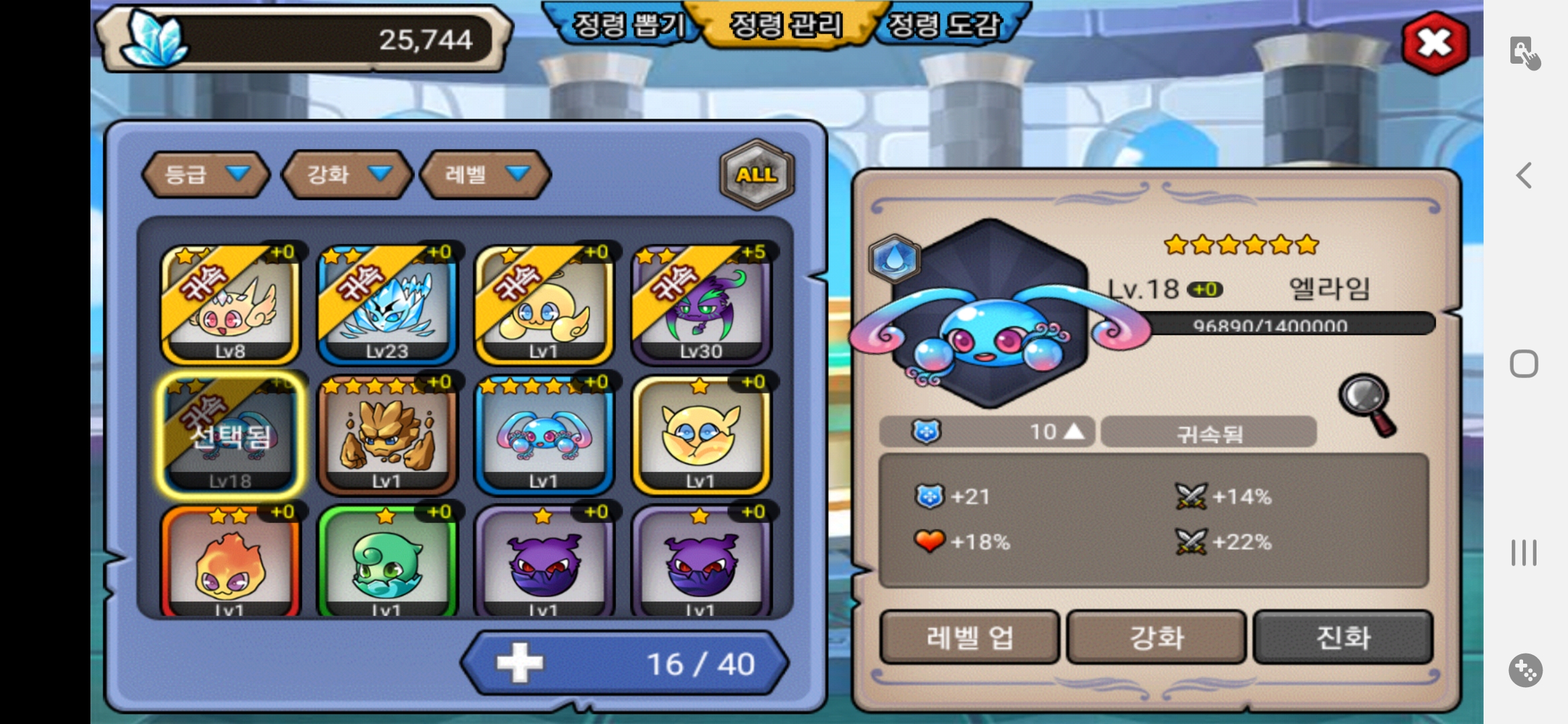Close the spirit menu with red X
Viewport: 1568px width, 724px height.
[x=1435, y=43]
